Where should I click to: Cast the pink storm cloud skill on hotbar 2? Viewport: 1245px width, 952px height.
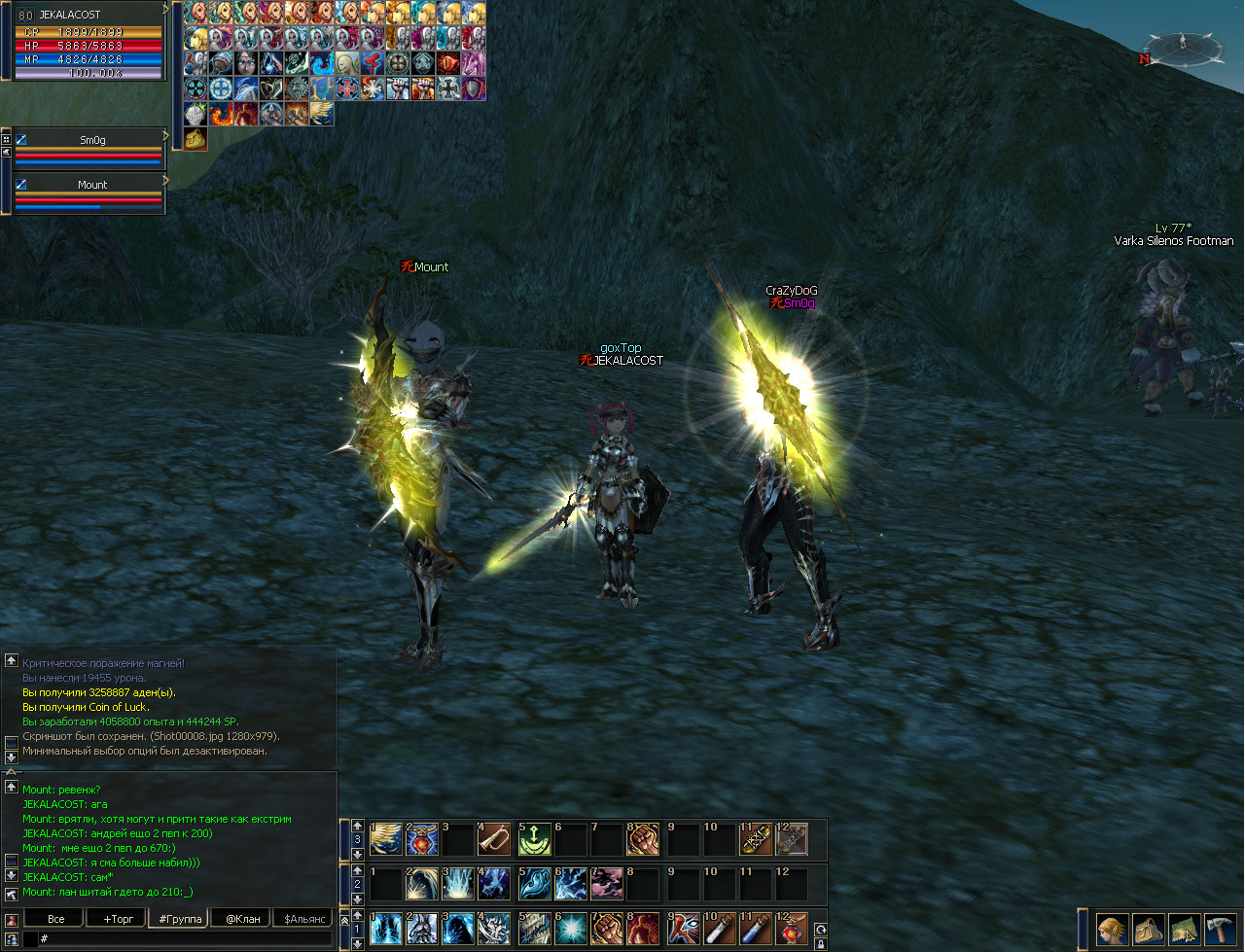click(x=607, y=884)
